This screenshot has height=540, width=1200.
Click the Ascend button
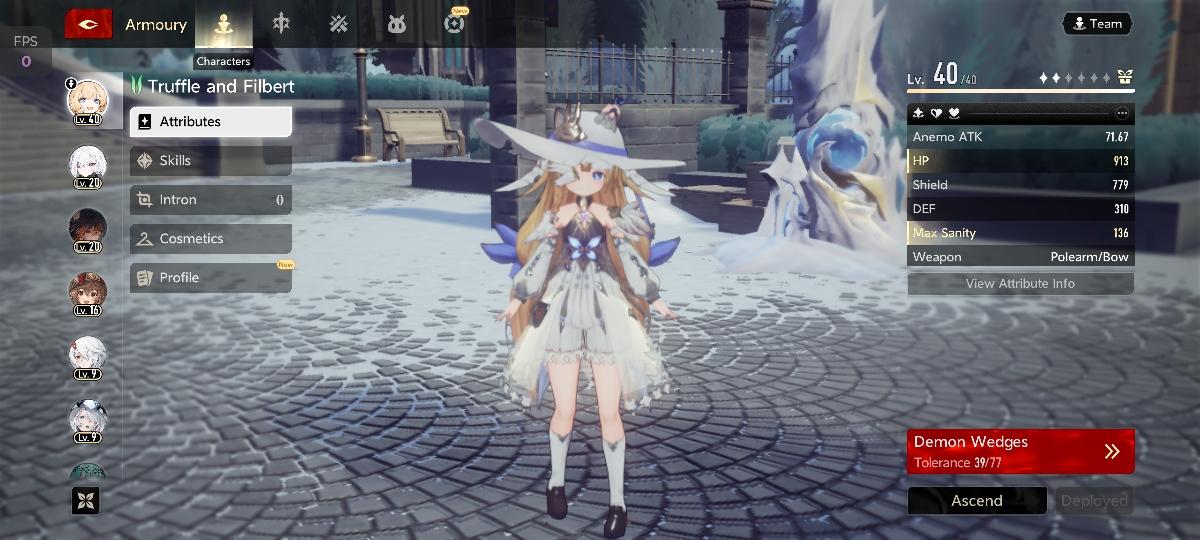976,501
